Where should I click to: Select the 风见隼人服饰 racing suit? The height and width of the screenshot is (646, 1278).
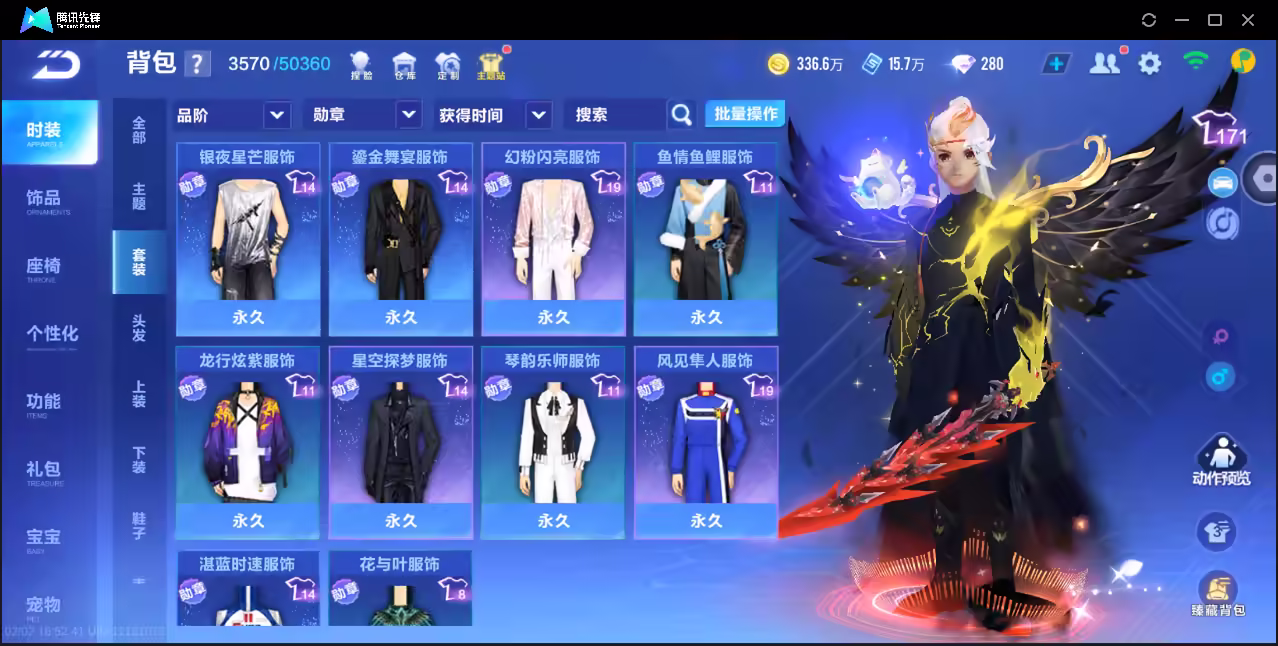point(706,440)
